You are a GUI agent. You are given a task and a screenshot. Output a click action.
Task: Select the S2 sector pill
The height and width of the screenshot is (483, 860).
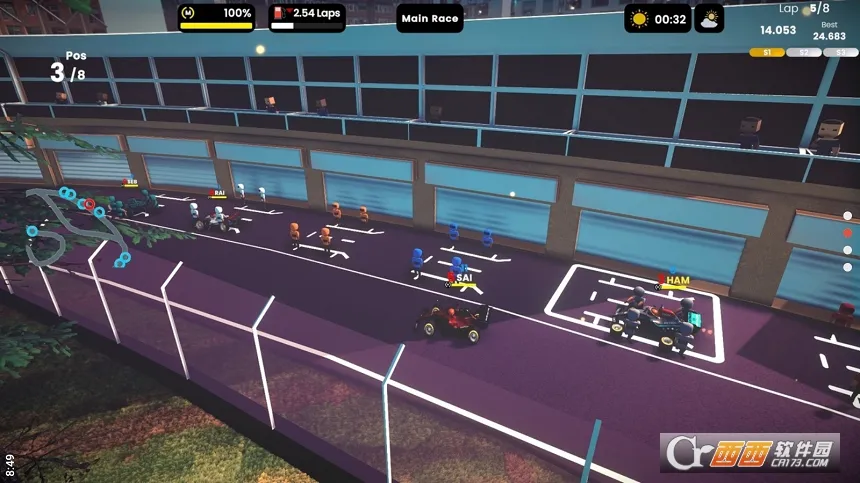coord(804,52)
